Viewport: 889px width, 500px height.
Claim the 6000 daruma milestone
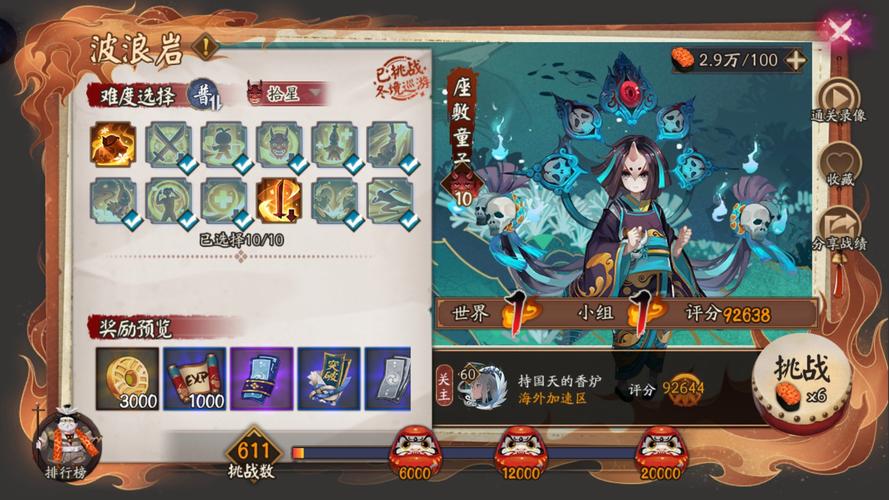(x=413, y=448)
